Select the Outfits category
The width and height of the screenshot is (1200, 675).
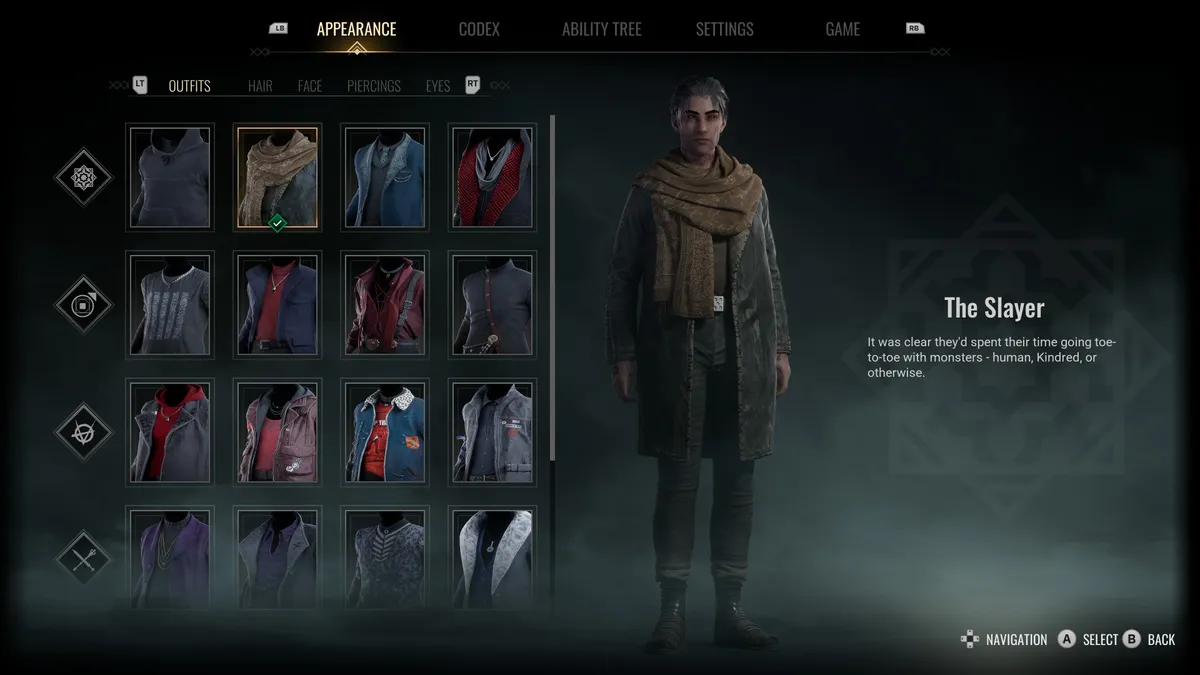[x=189, y=86]
